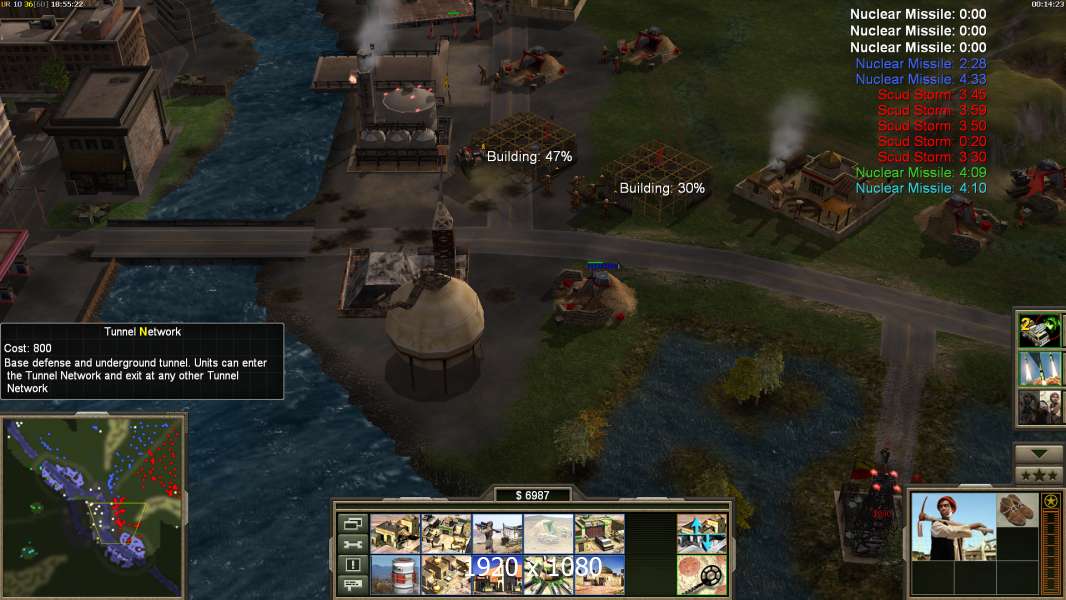Place a beacon with the exclamation button
Image resolution: width=1066 pixels, height=600 pixels.
[352, 565]
